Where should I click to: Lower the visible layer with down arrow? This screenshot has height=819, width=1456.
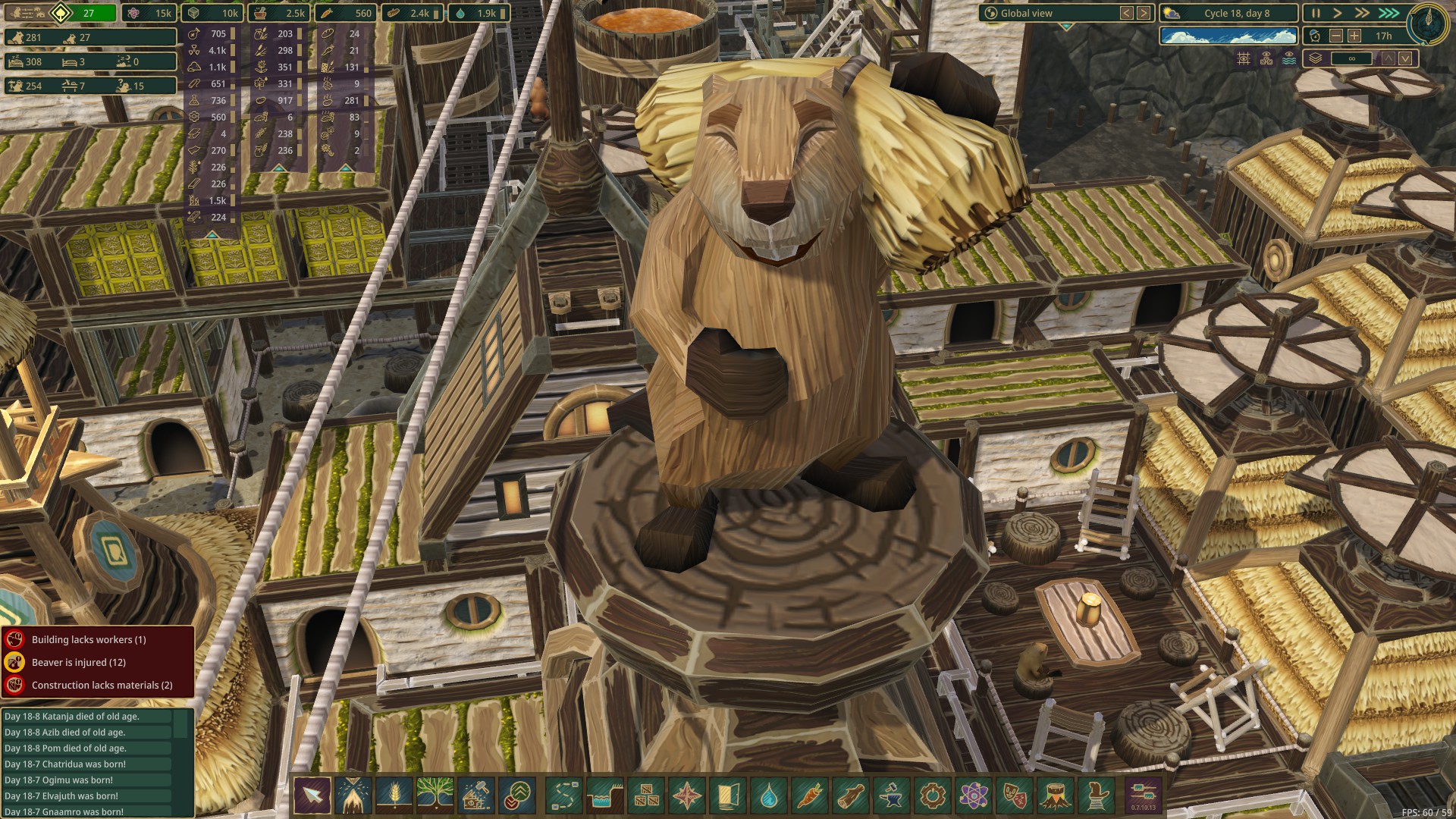tap(1405, 58)
